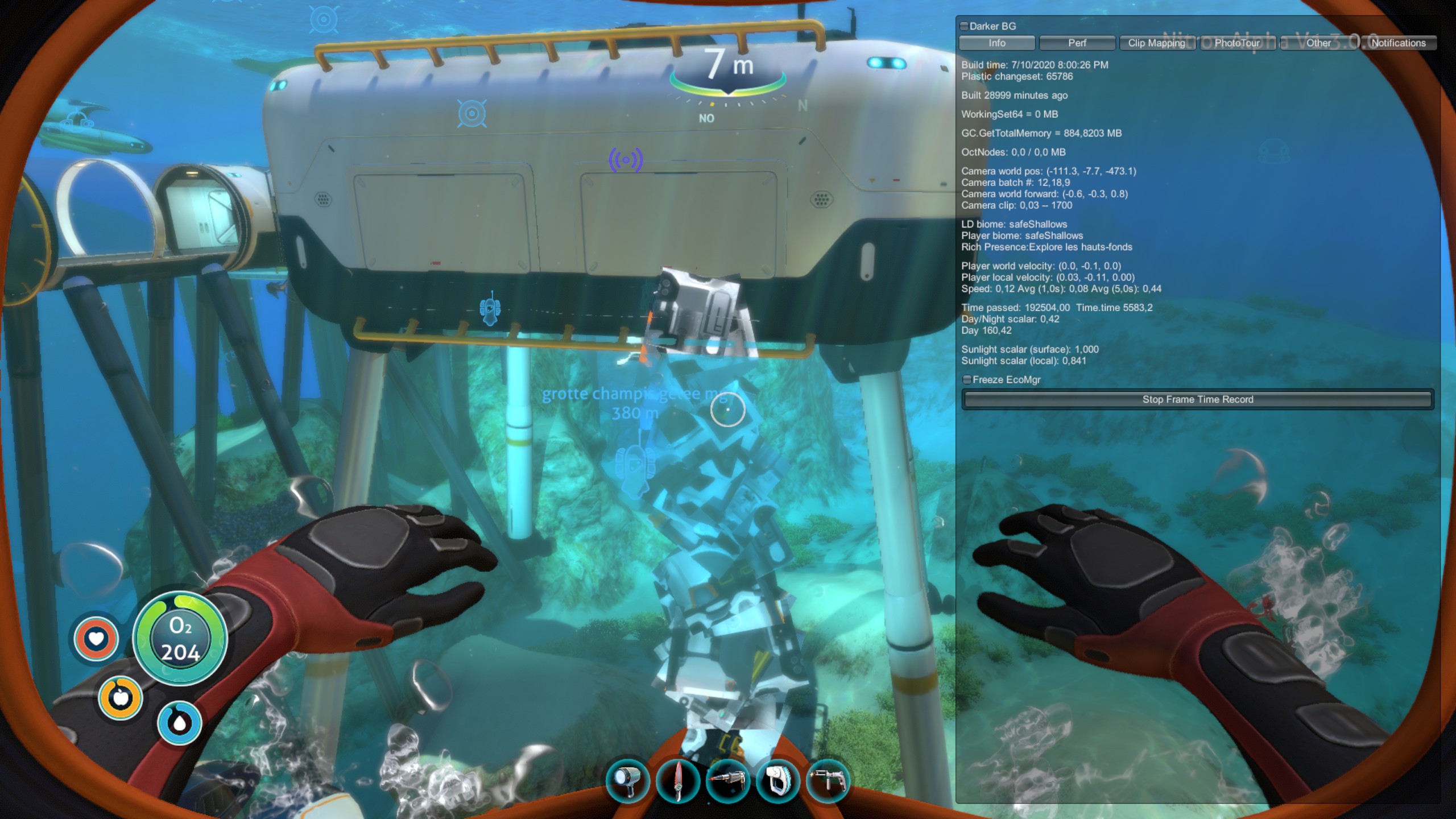Viewport: 1456px width, 819px height.
Task: Toggle the Freeze EcoMgr checkbox
Action: (x=967, y=379)
